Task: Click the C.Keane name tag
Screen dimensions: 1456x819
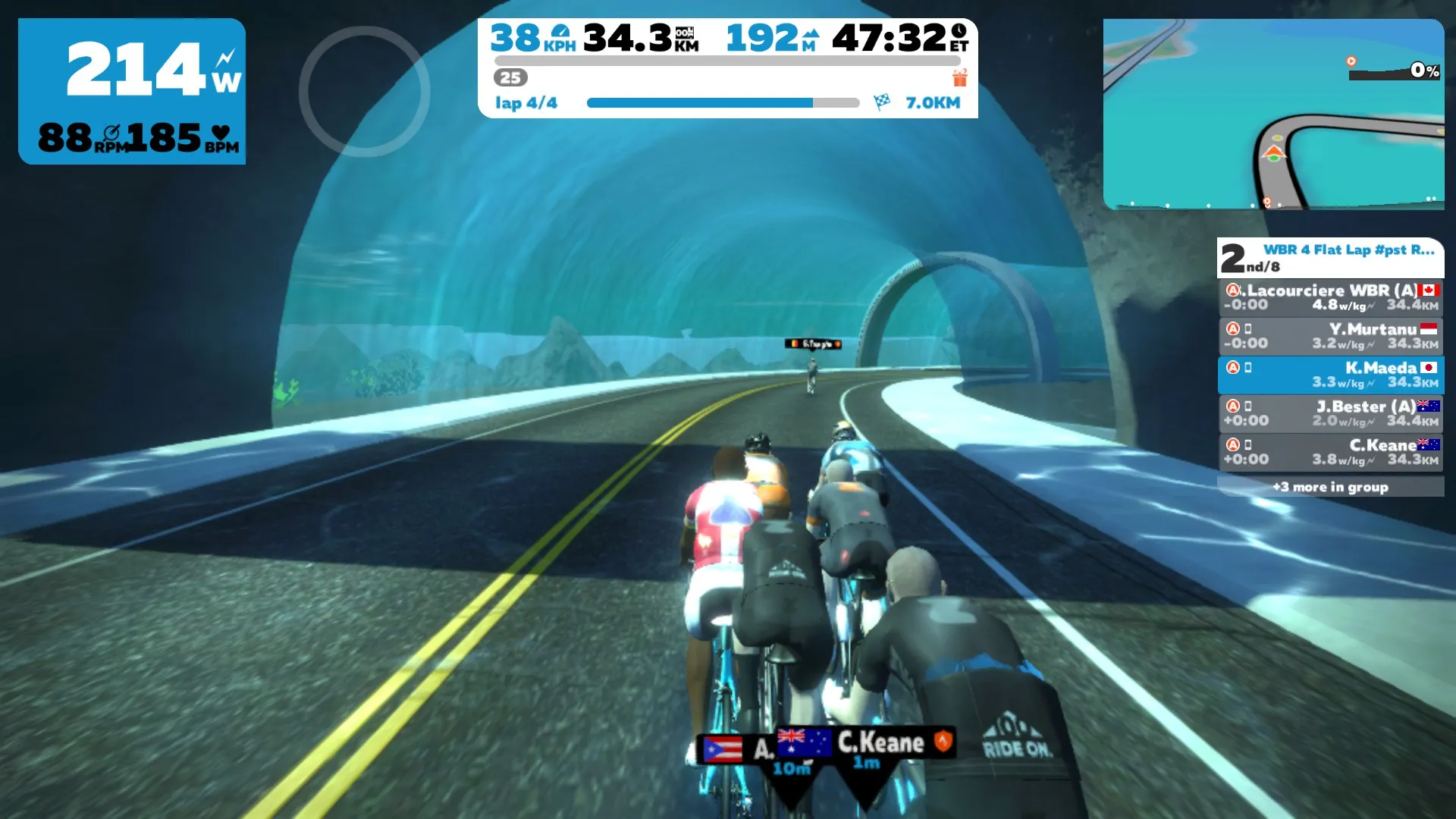Action: 880,743
